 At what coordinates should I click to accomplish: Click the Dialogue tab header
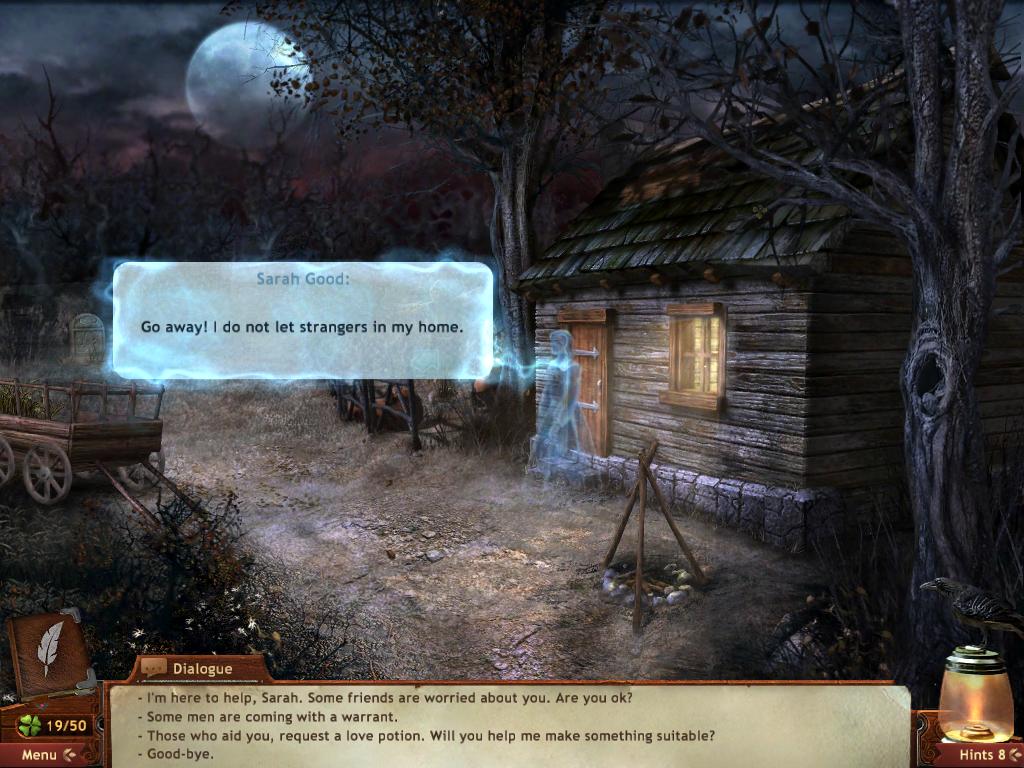coord(200,668)
